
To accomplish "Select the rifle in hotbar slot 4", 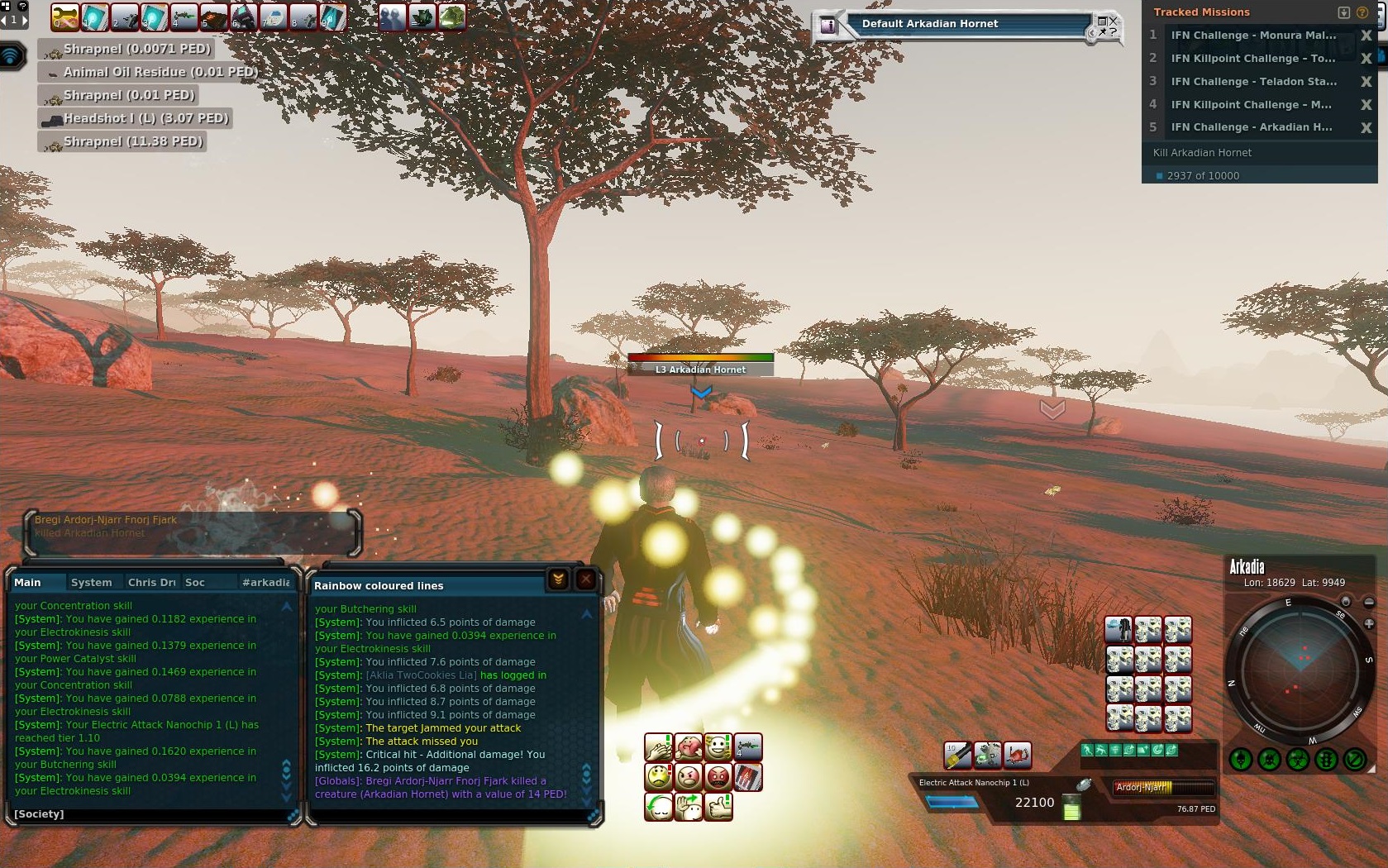I will 184,17.
